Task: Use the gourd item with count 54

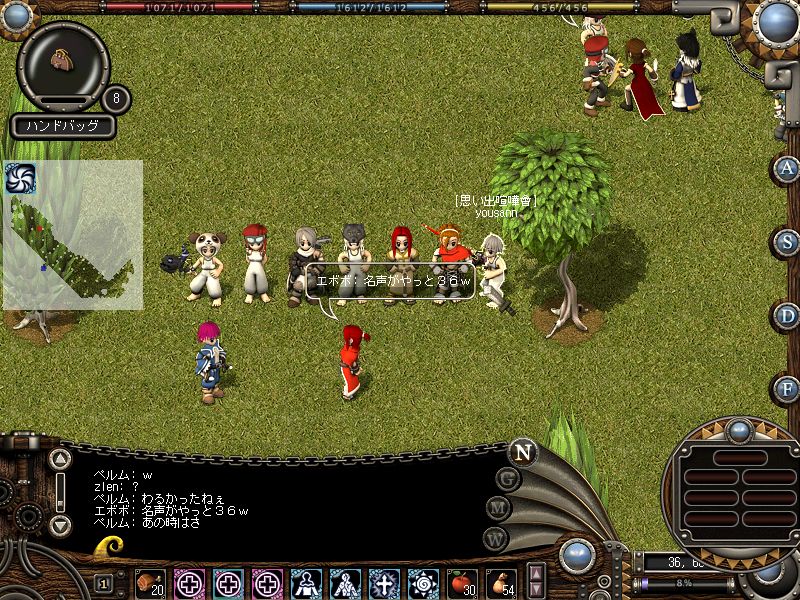Action: tap(500, 583)
